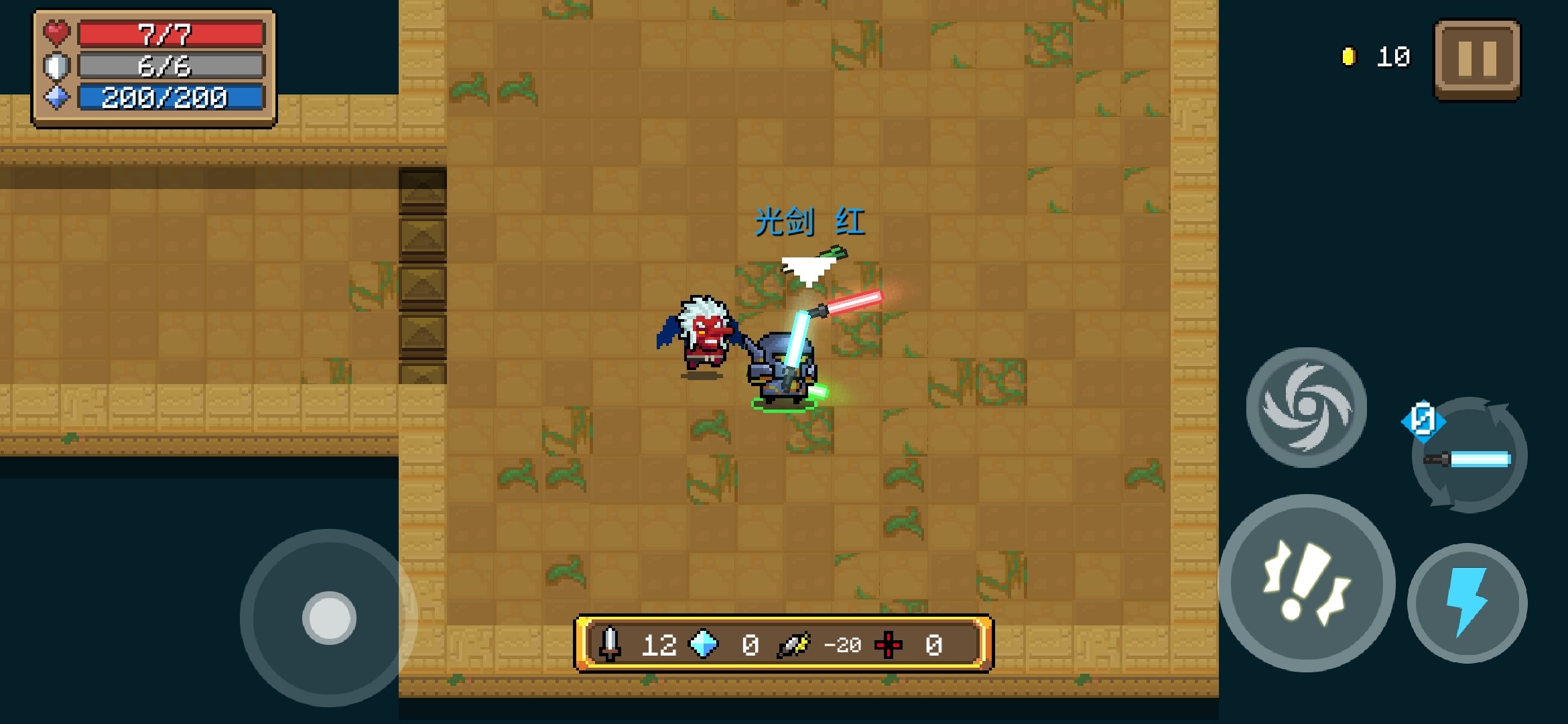Viewport: 1568px width, 724px height.
Task: Tap the attack button with exclamation marks
Action: (1307, 583)
